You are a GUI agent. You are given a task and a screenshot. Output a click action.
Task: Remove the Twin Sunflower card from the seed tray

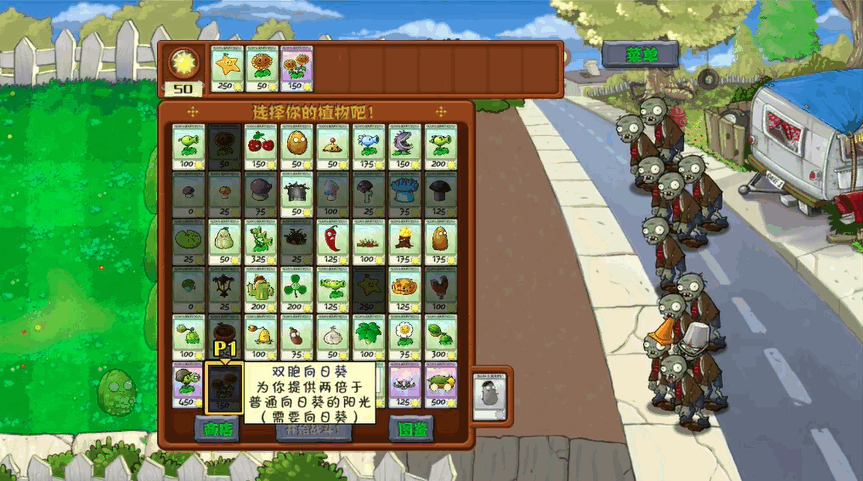(x=296, y=69)
